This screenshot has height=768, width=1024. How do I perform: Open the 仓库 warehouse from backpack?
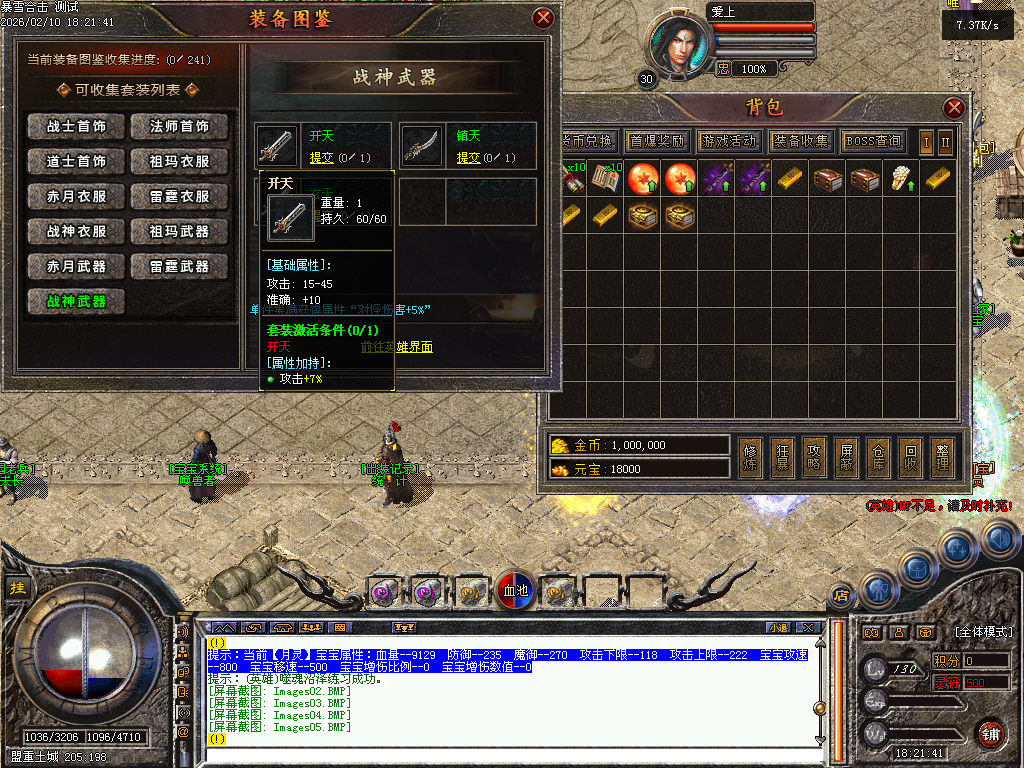tap(877, 457)
